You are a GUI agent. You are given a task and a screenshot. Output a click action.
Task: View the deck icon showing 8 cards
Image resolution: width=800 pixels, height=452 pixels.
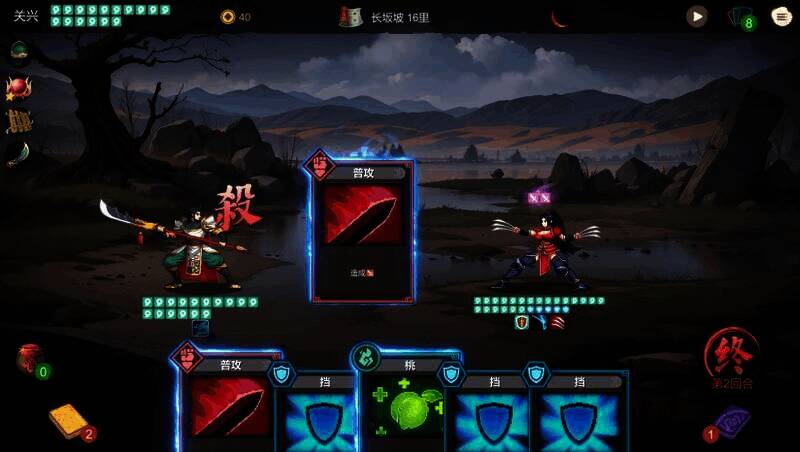[740, 17]
